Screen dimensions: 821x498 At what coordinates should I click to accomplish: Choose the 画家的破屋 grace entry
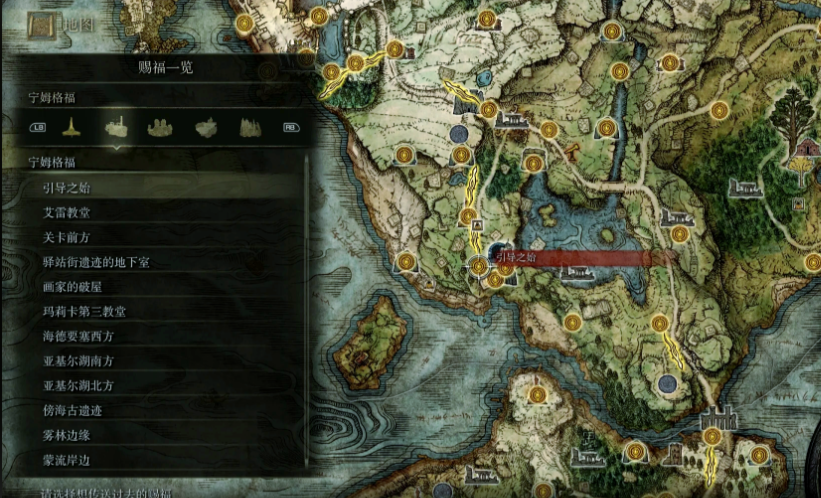[75, 286]
